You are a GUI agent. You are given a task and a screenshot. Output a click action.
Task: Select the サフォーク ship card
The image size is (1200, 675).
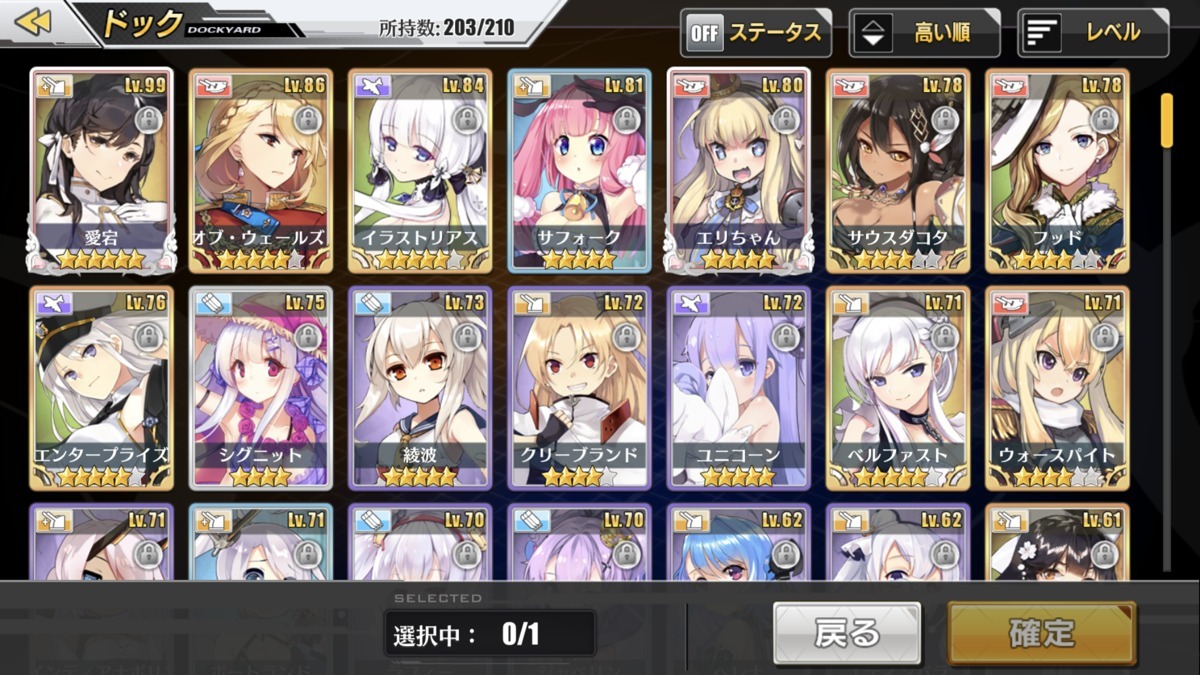pos(579,170)
